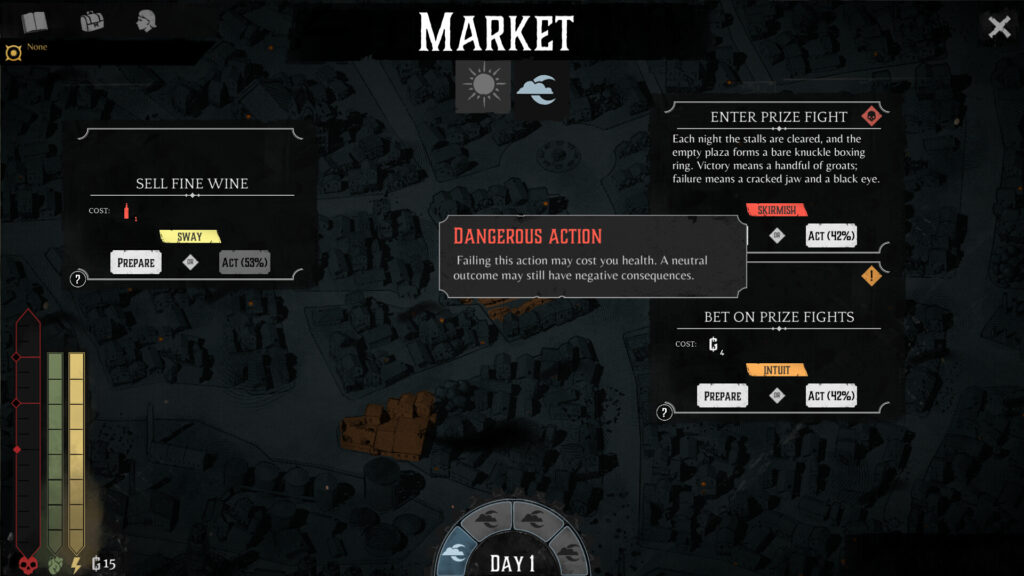Choose Act (42%) for Bet on Prize Fights
1024x576 pixels.
pyautogui.click(x=831, y=395)
